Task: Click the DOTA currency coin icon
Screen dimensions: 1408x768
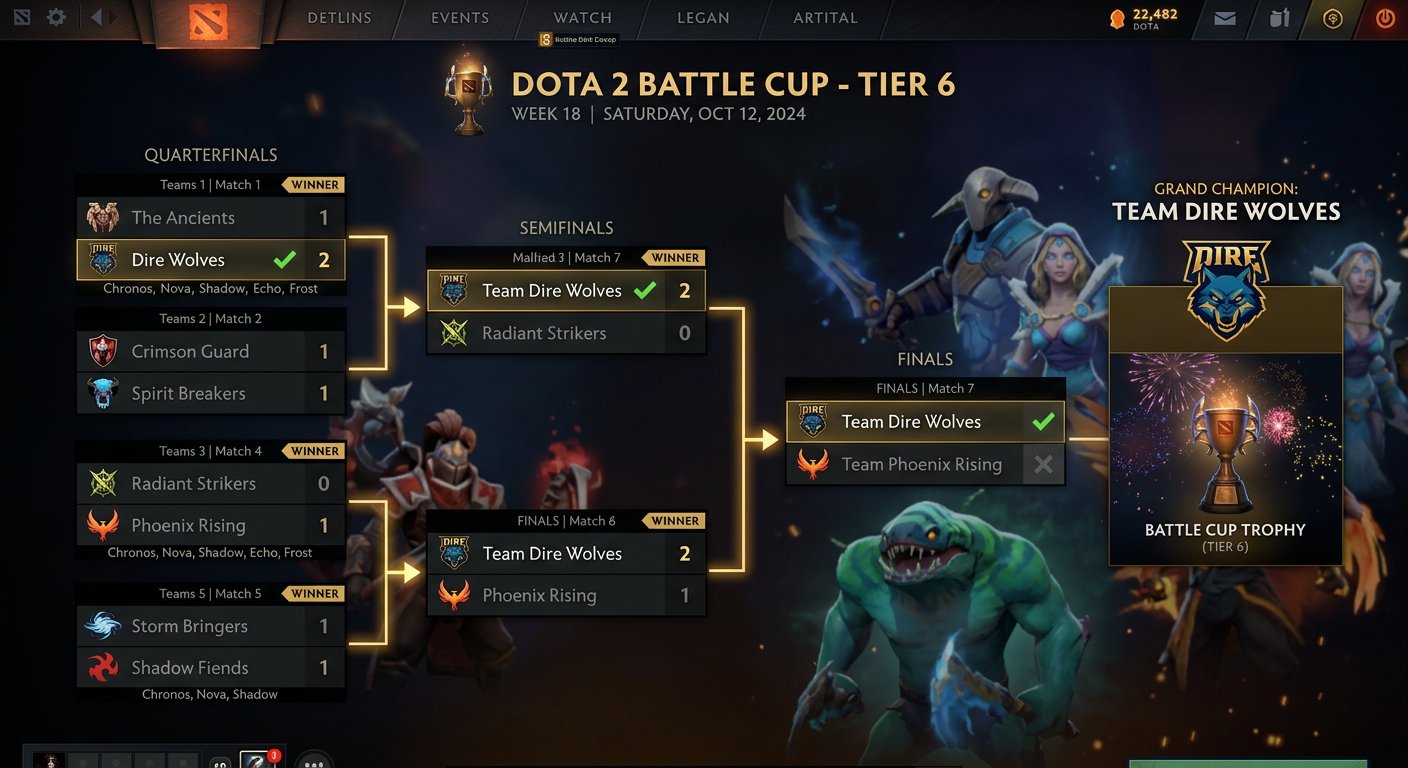Action: point(1118,17)
